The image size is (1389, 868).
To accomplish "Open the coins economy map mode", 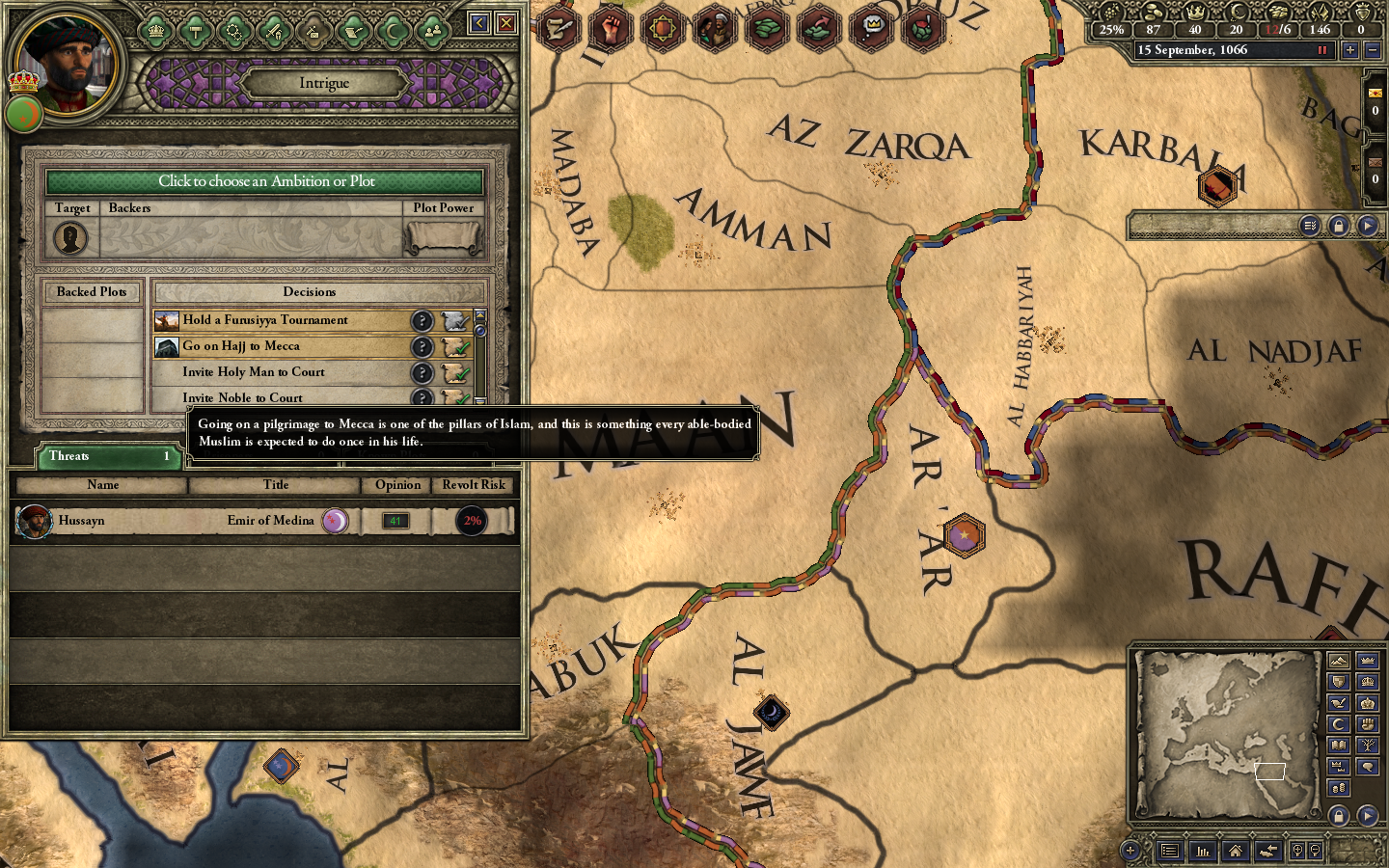I will (x=1340, y=786).
